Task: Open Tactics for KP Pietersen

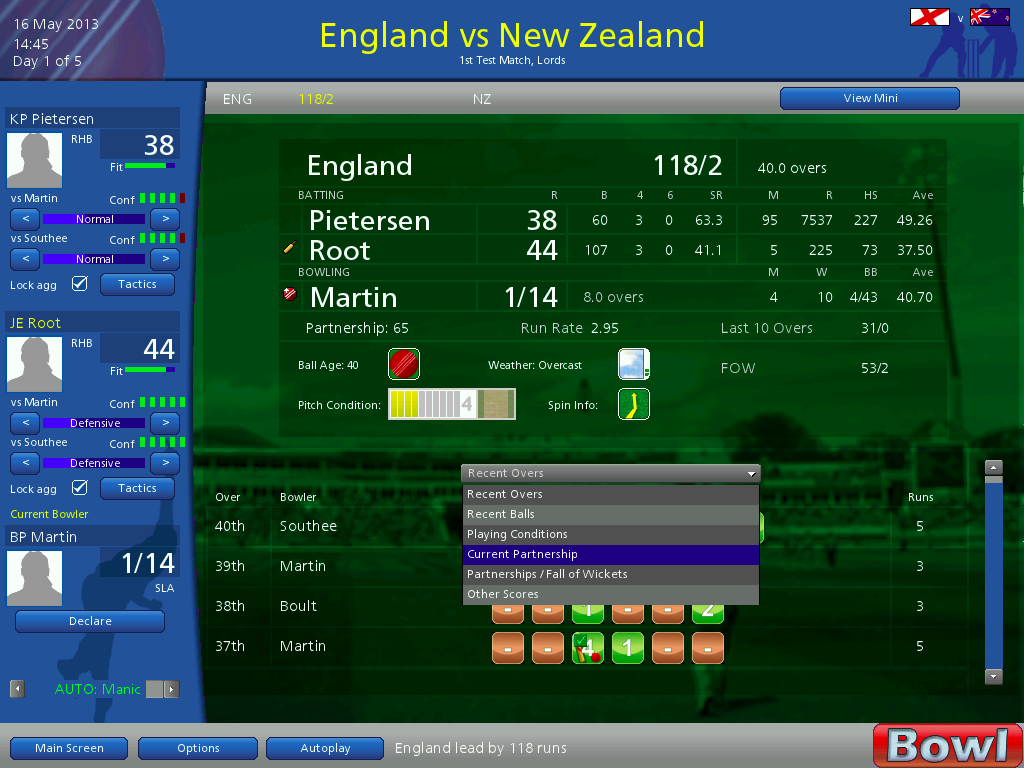Action: 137,284
